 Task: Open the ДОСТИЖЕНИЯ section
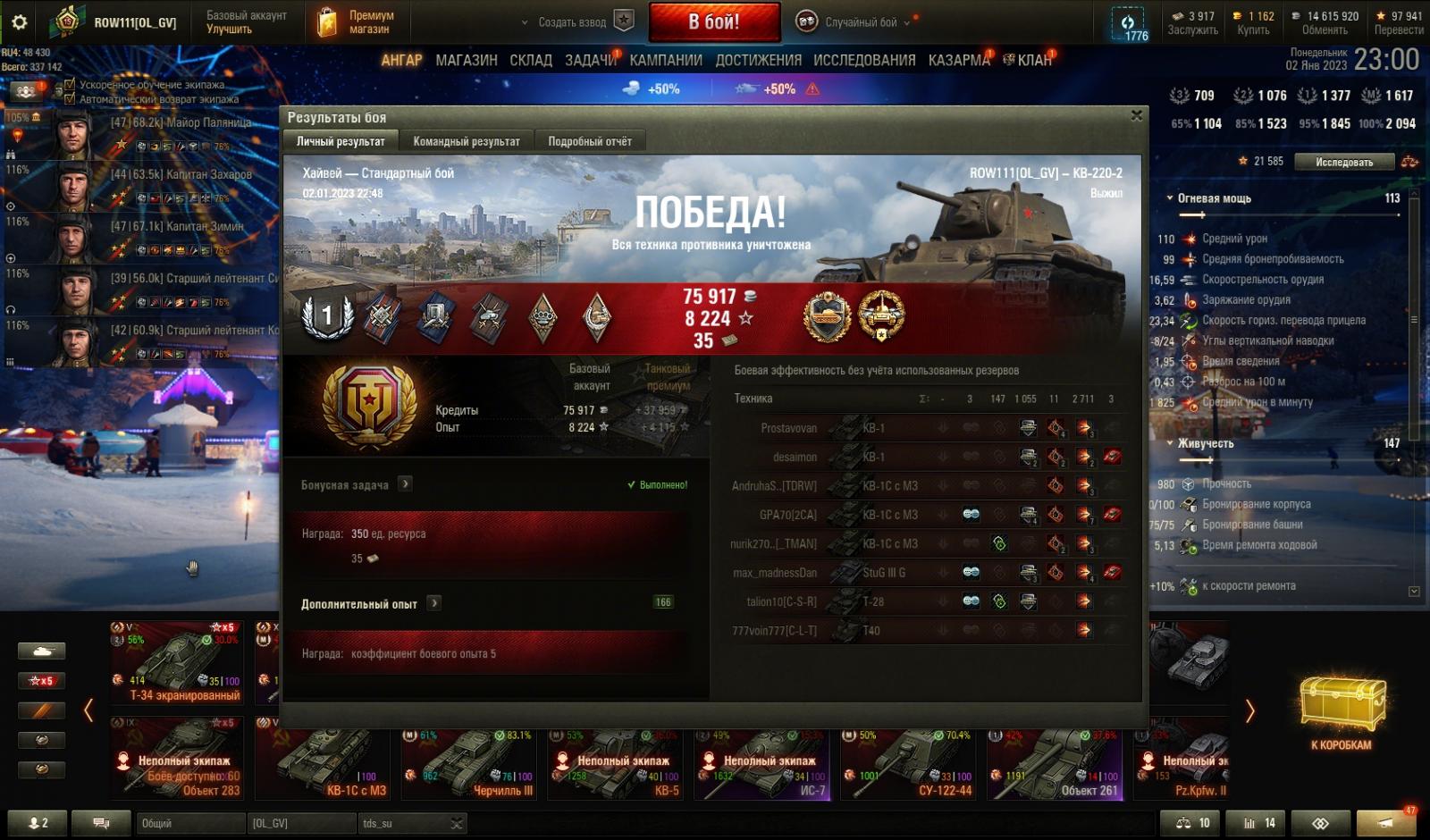pos(758,60)
